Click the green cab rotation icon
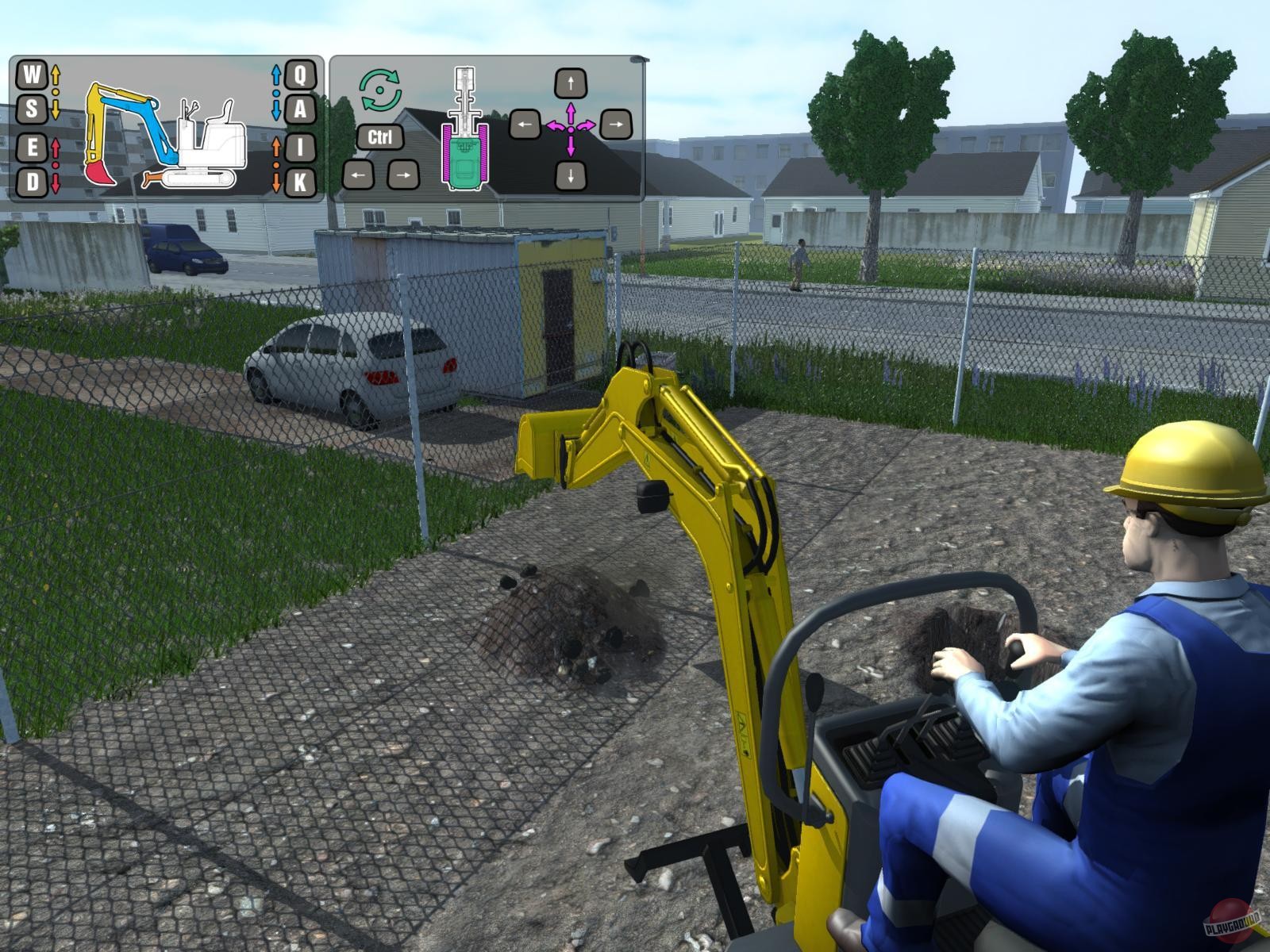The width and height of the screenshot is (1270, 952). tap(380, 90)
